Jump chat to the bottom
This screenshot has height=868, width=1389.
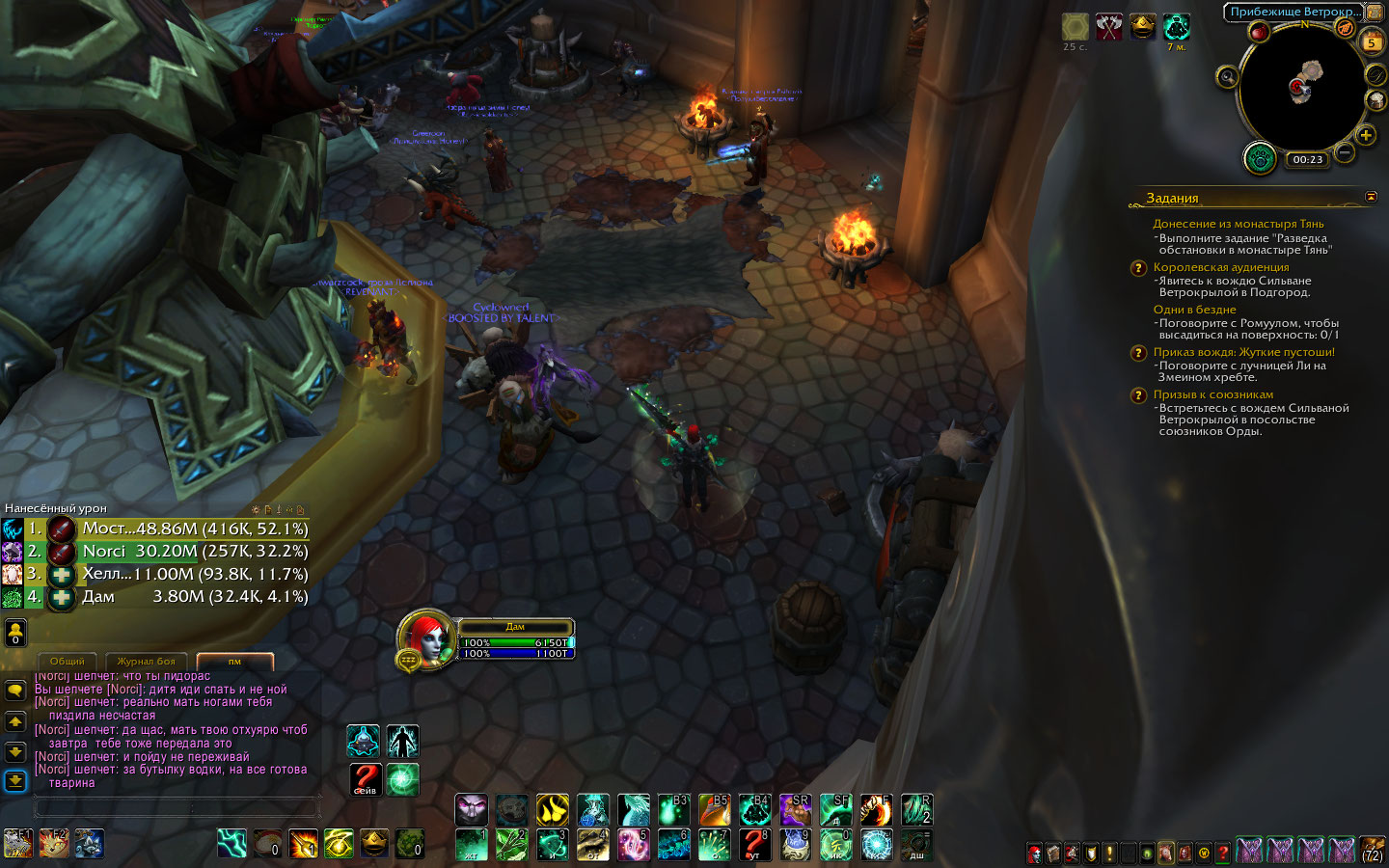[x=15, y=780]
